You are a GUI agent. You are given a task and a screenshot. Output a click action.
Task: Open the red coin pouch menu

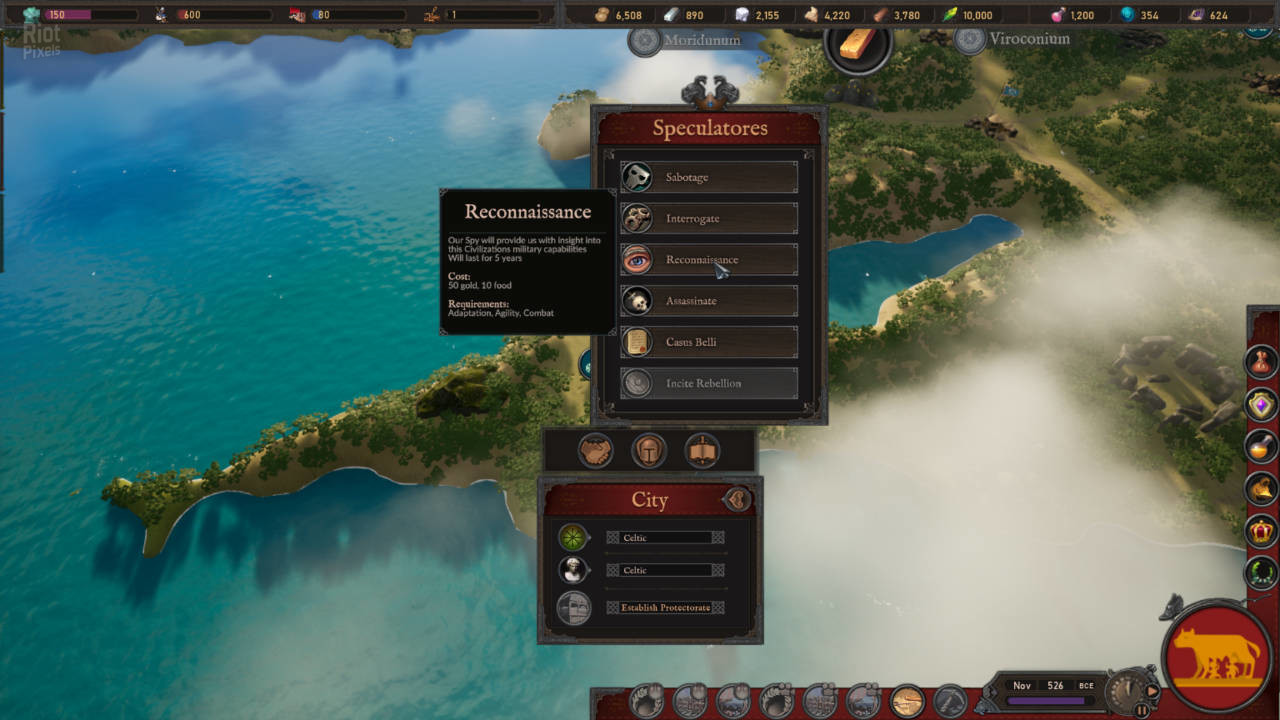pos(1261,361)
